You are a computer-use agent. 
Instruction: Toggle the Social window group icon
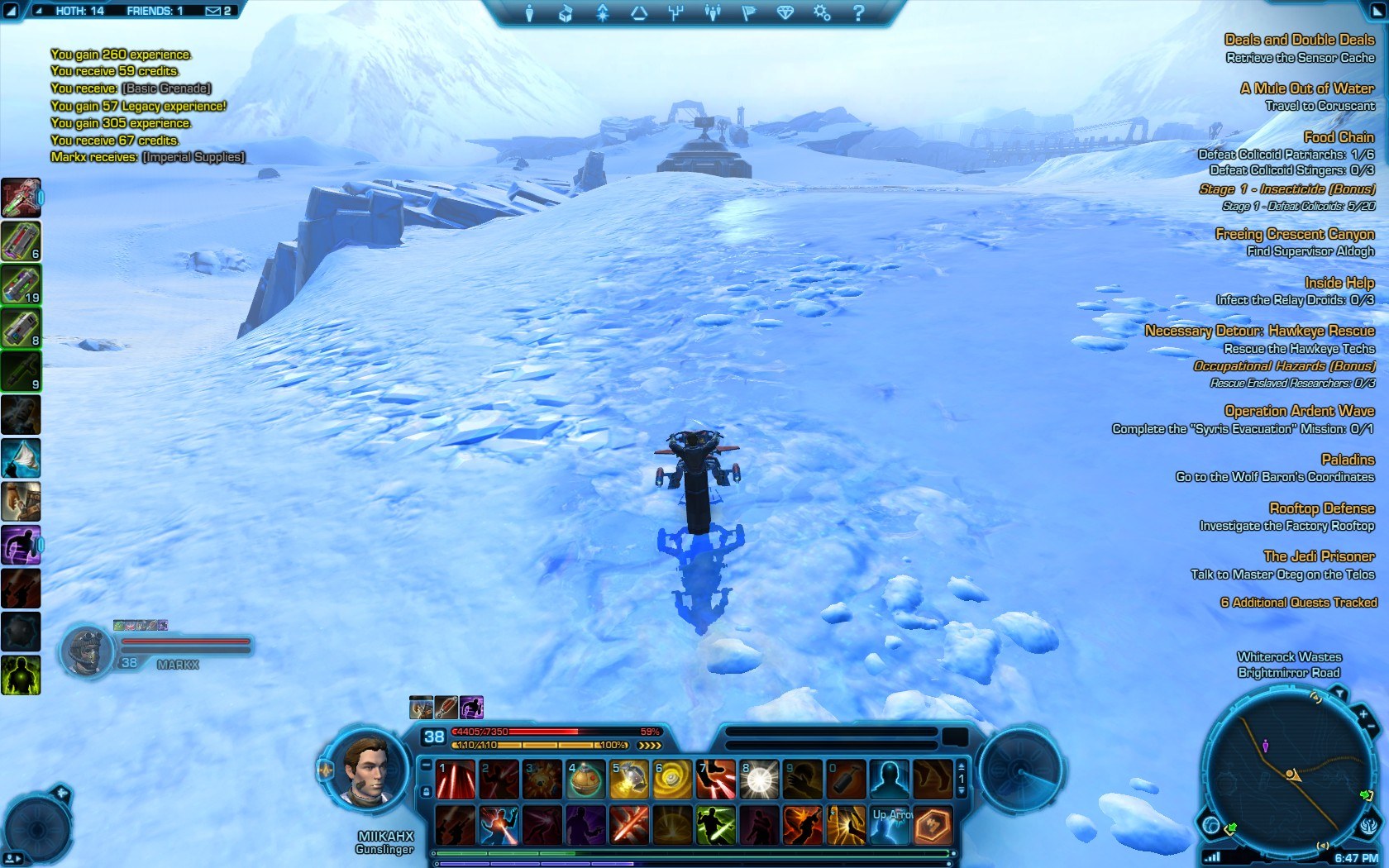[x=713, y=13]
